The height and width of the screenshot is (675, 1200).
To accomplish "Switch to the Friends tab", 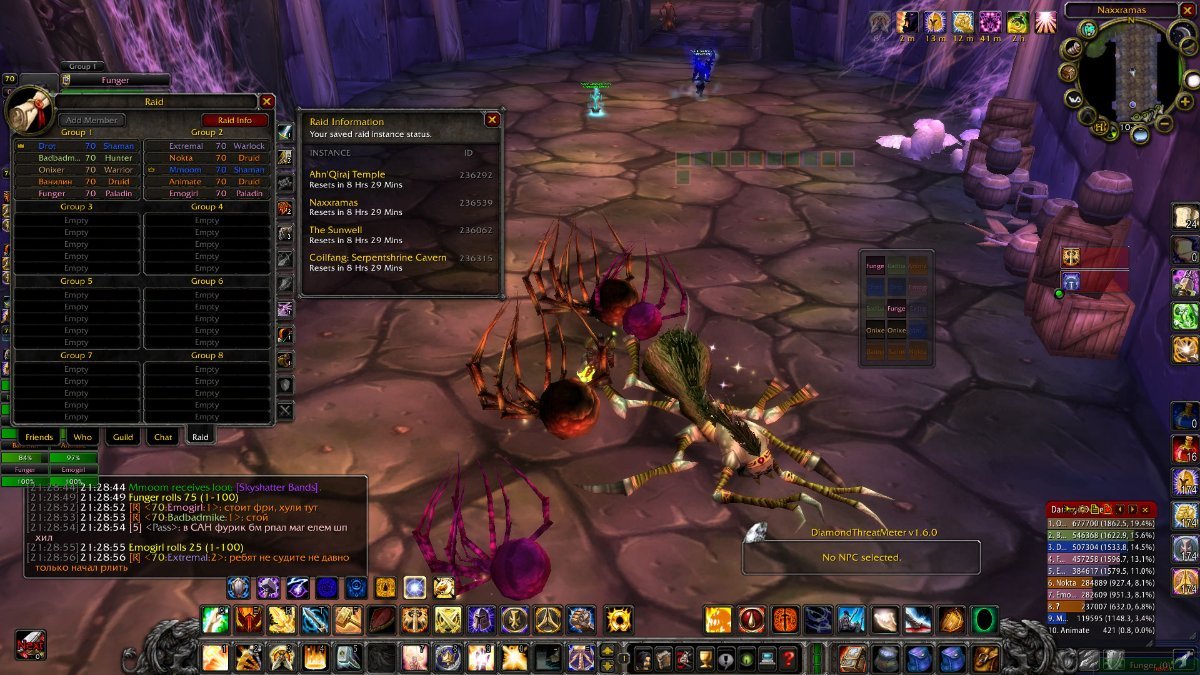I will [x=39, y=437].
